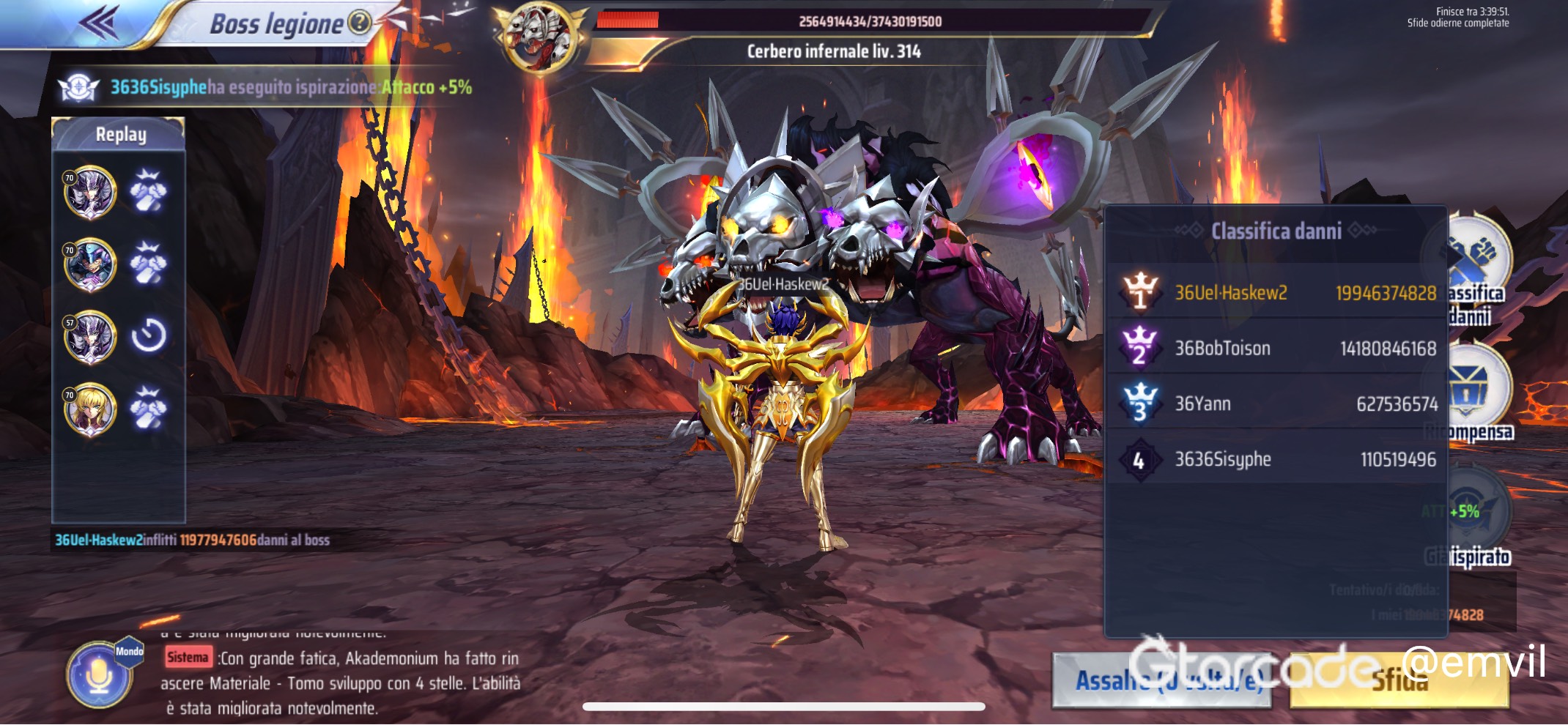Start the Sfida challenge

coord(1398,680)
